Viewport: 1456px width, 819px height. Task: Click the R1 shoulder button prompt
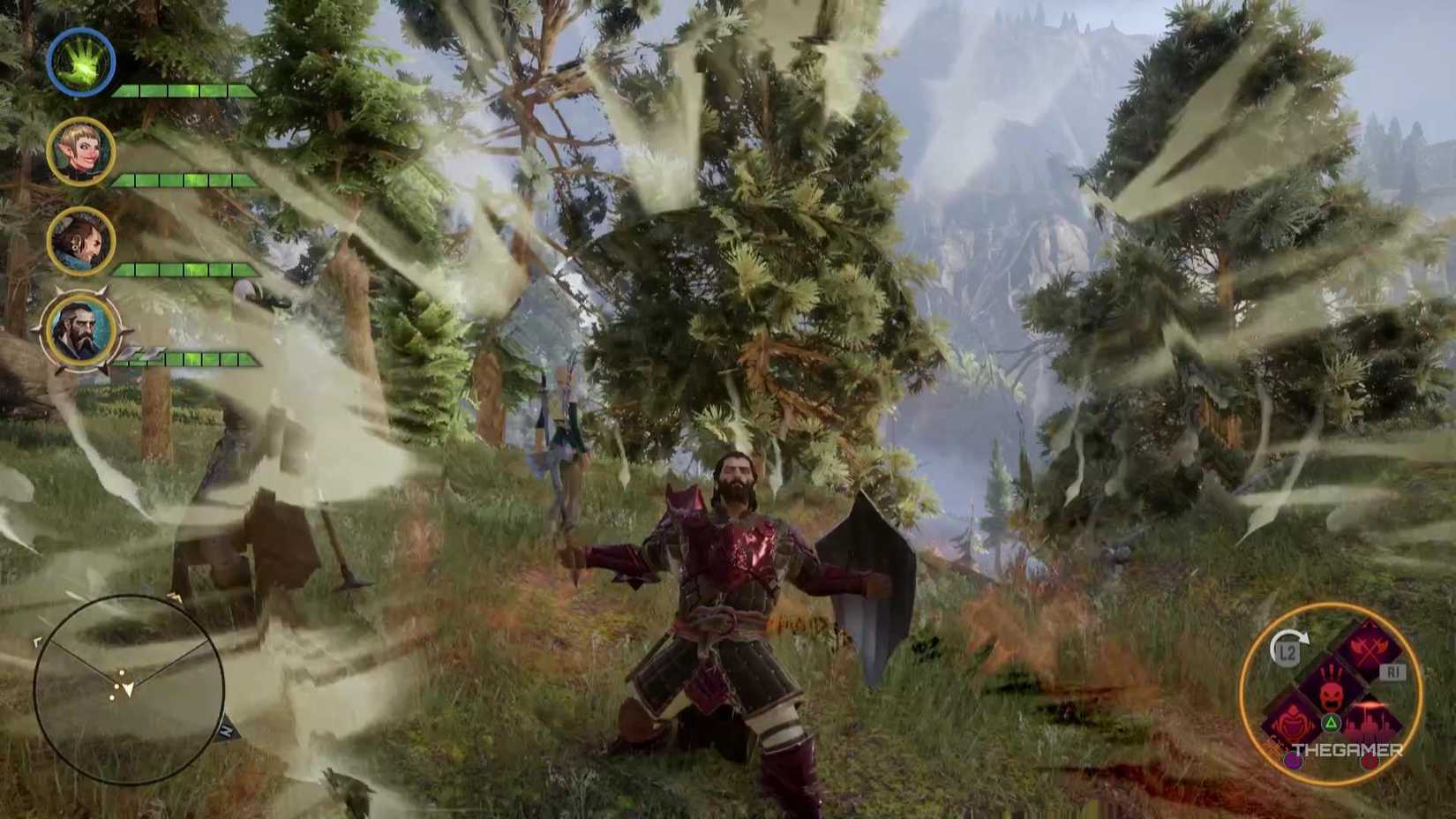pyautogui.click(x=1393, y=672)
